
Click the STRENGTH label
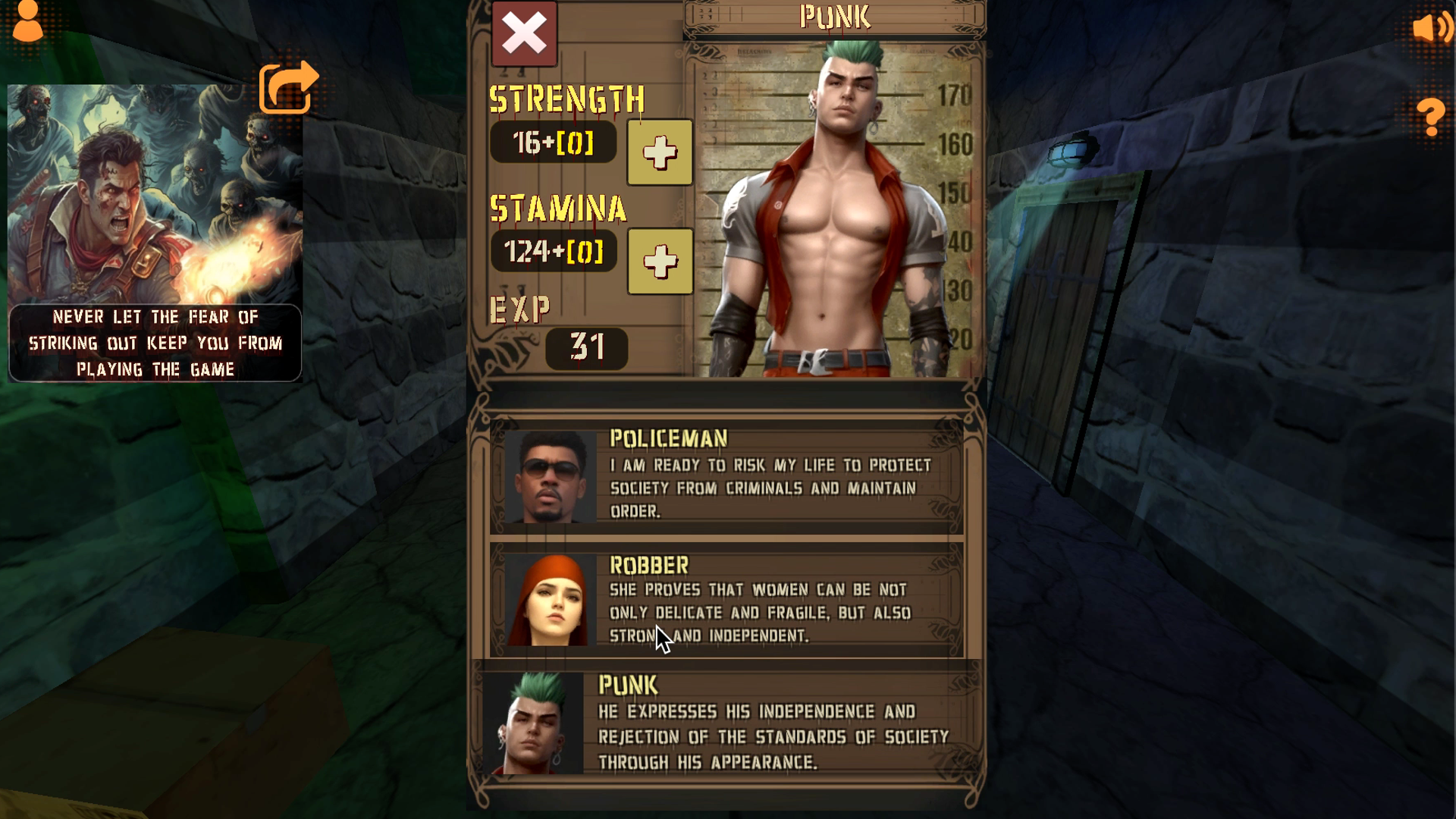click(x=567, y=99)
